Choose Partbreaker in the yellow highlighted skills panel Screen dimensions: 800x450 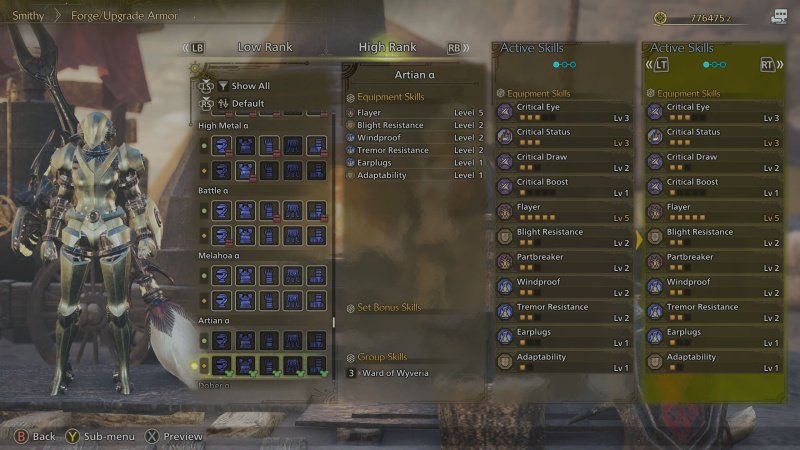713,262
